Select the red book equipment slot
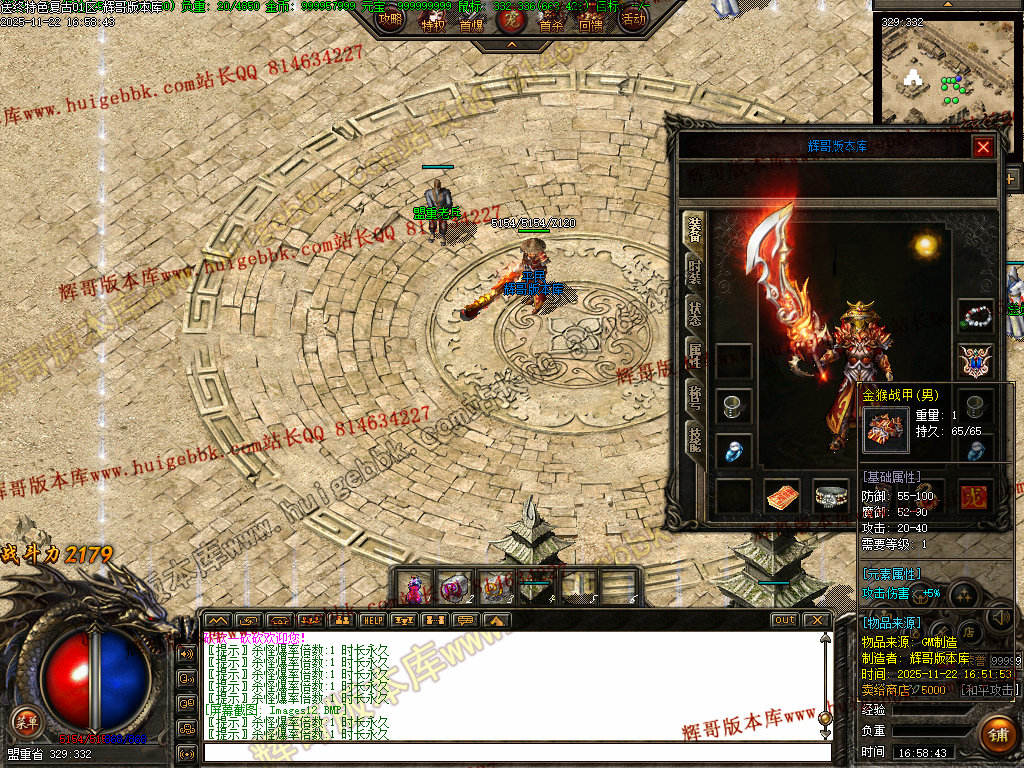Viewport: 1024px width, 768px height. coord(782,496)
